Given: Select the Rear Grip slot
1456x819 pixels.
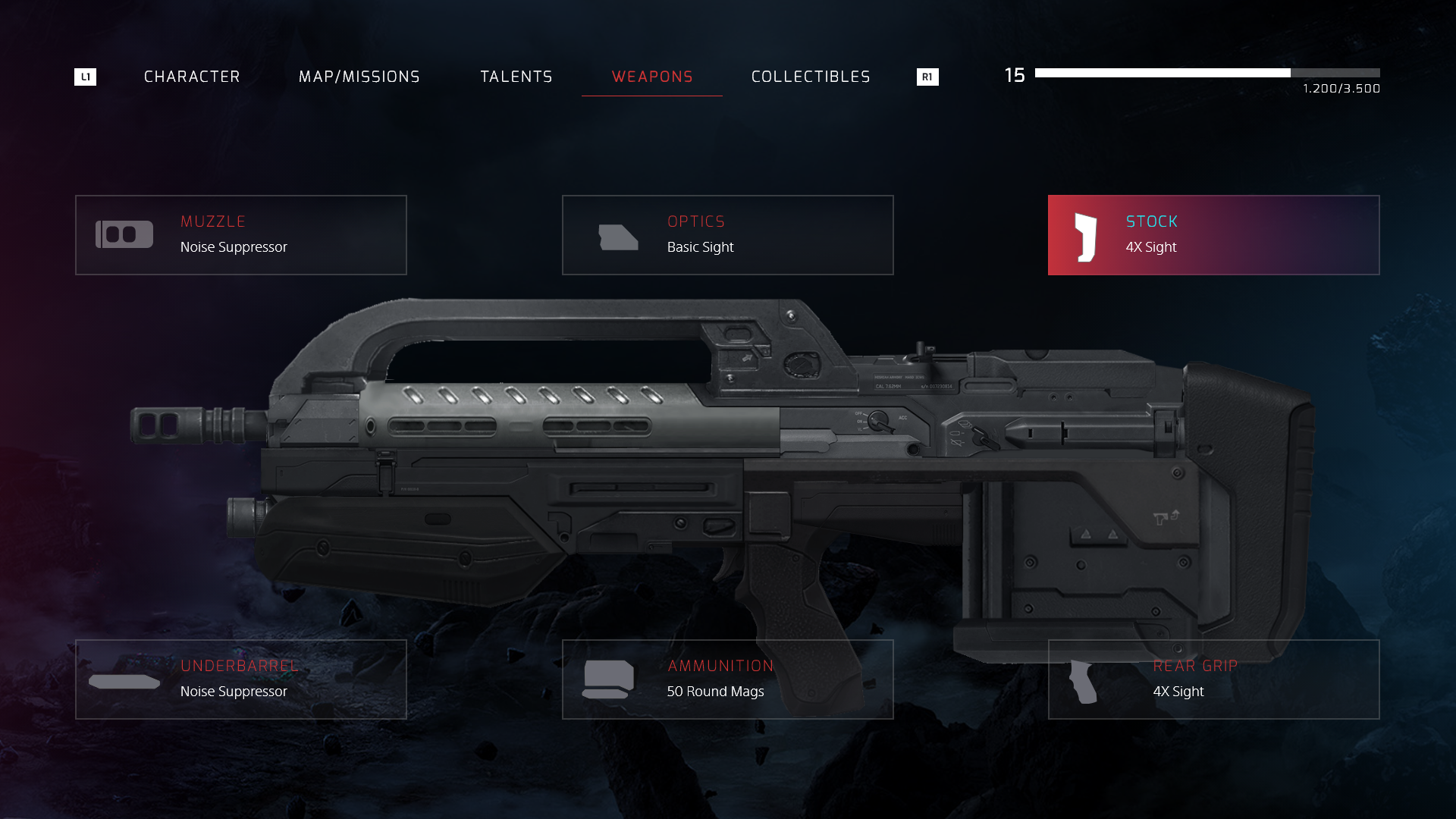Looking at the screenshot, I should (x=1213, y=679).
